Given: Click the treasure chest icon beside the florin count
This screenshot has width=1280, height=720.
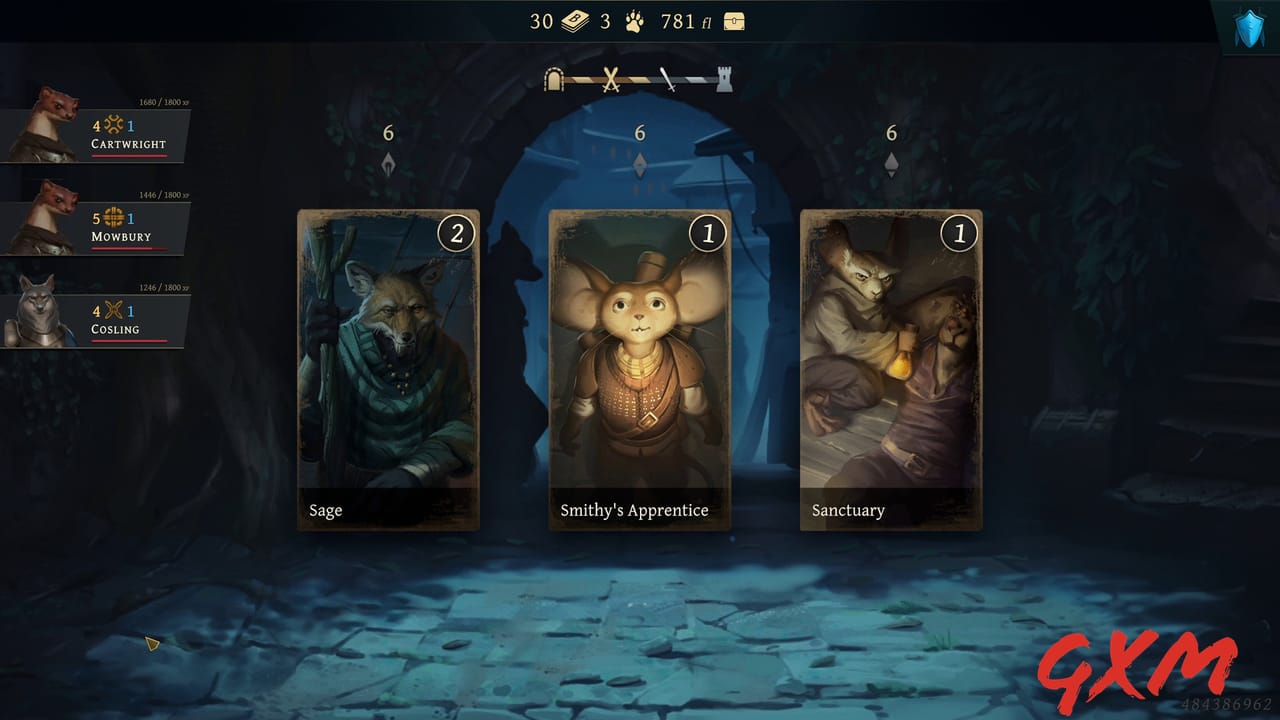Looking at the screenshot, I should pyautogui.click(x=733, y=20).
